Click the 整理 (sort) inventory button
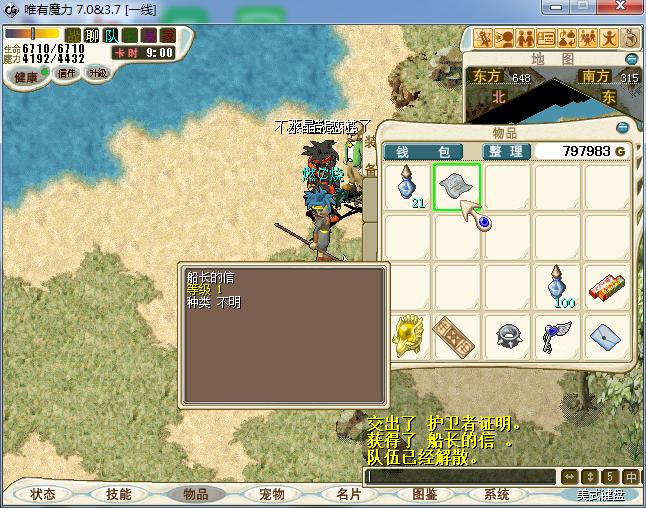This screenshot has width=646, height=508. click(x=506, y=151)
